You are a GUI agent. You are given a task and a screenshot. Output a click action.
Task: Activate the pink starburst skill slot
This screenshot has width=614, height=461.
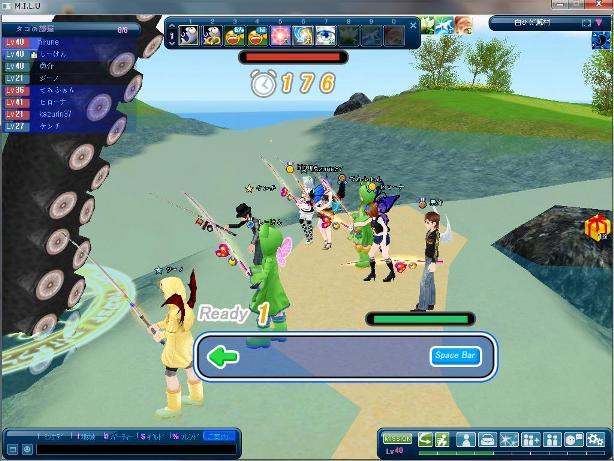(279, 36)
